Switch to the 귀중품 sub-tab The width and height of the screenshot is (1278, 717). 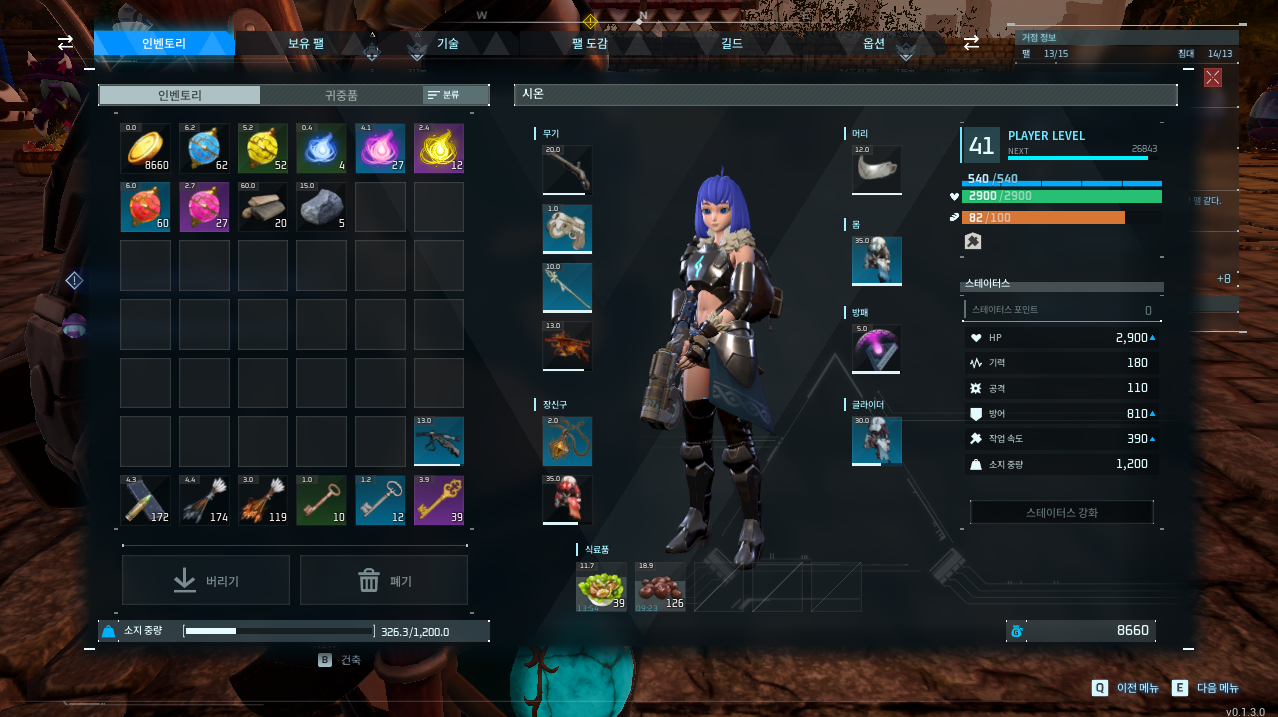[341, 95]
